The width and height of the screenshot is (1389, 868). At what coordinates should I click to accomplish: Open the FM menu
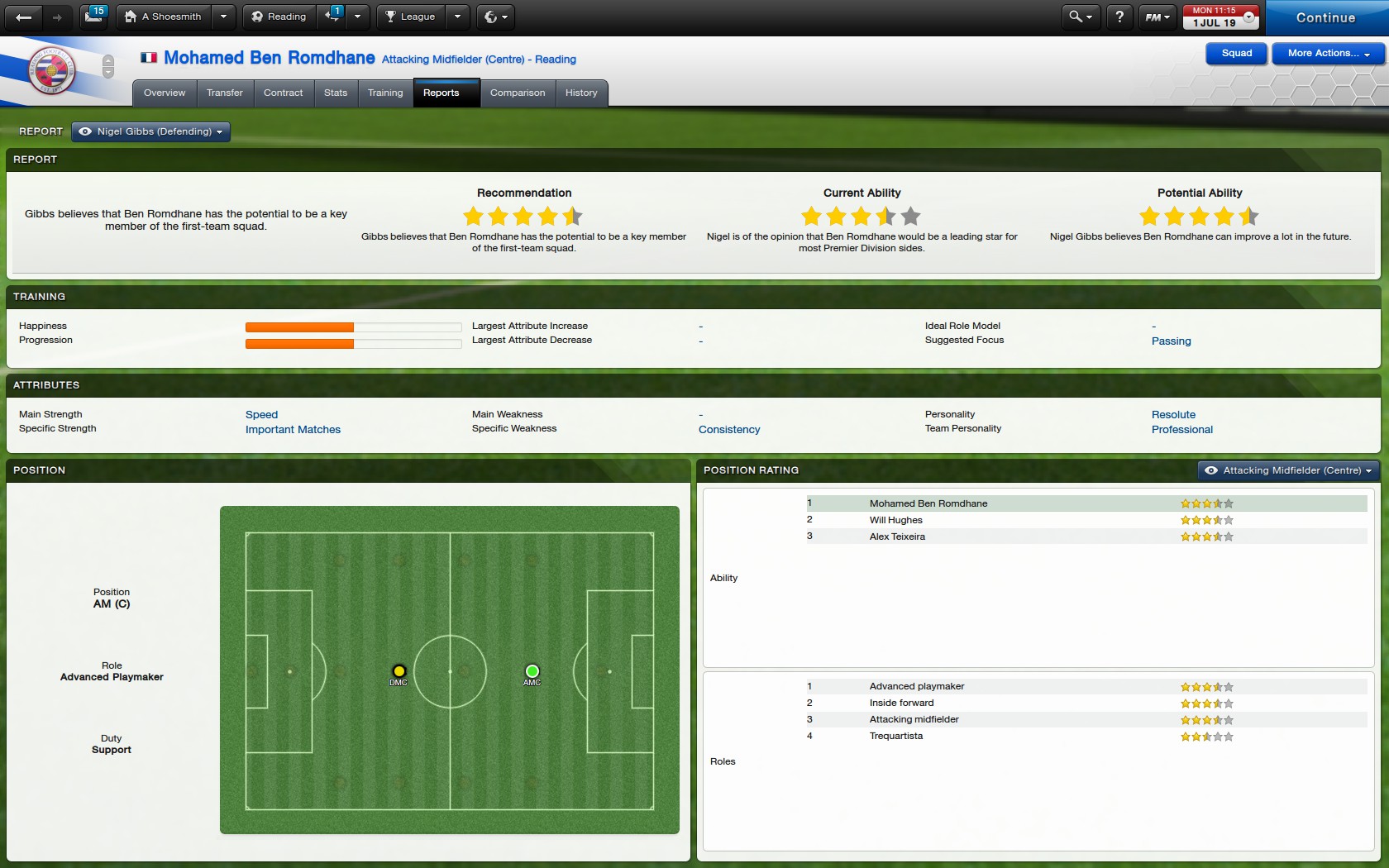[x=1156, y=17]
